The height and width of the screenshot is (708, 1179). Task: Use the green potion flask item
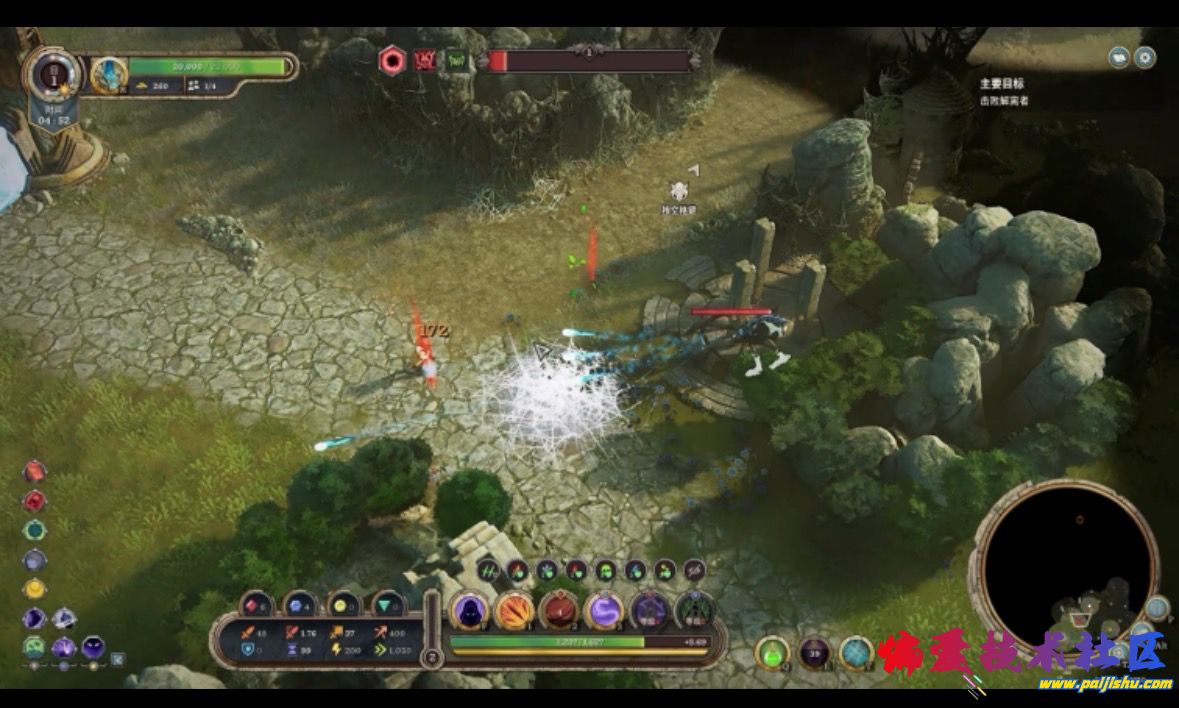pyautogui.click(x=772, y=653)
